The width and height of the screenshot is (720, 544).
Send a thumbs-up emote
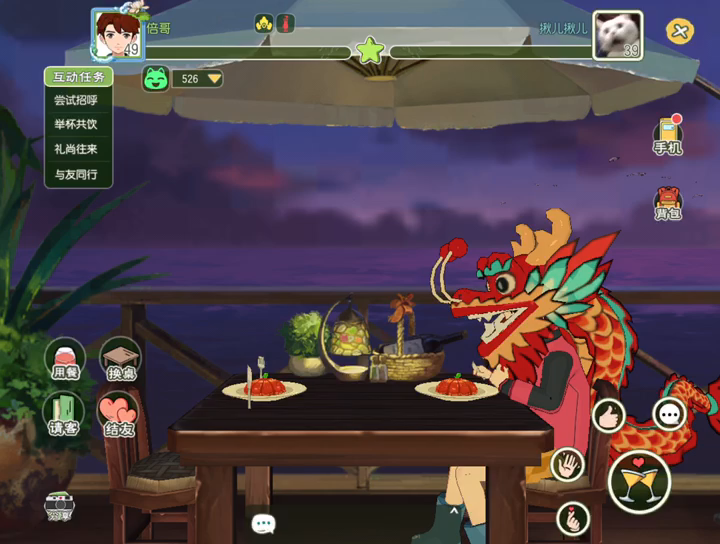(608, 414)
